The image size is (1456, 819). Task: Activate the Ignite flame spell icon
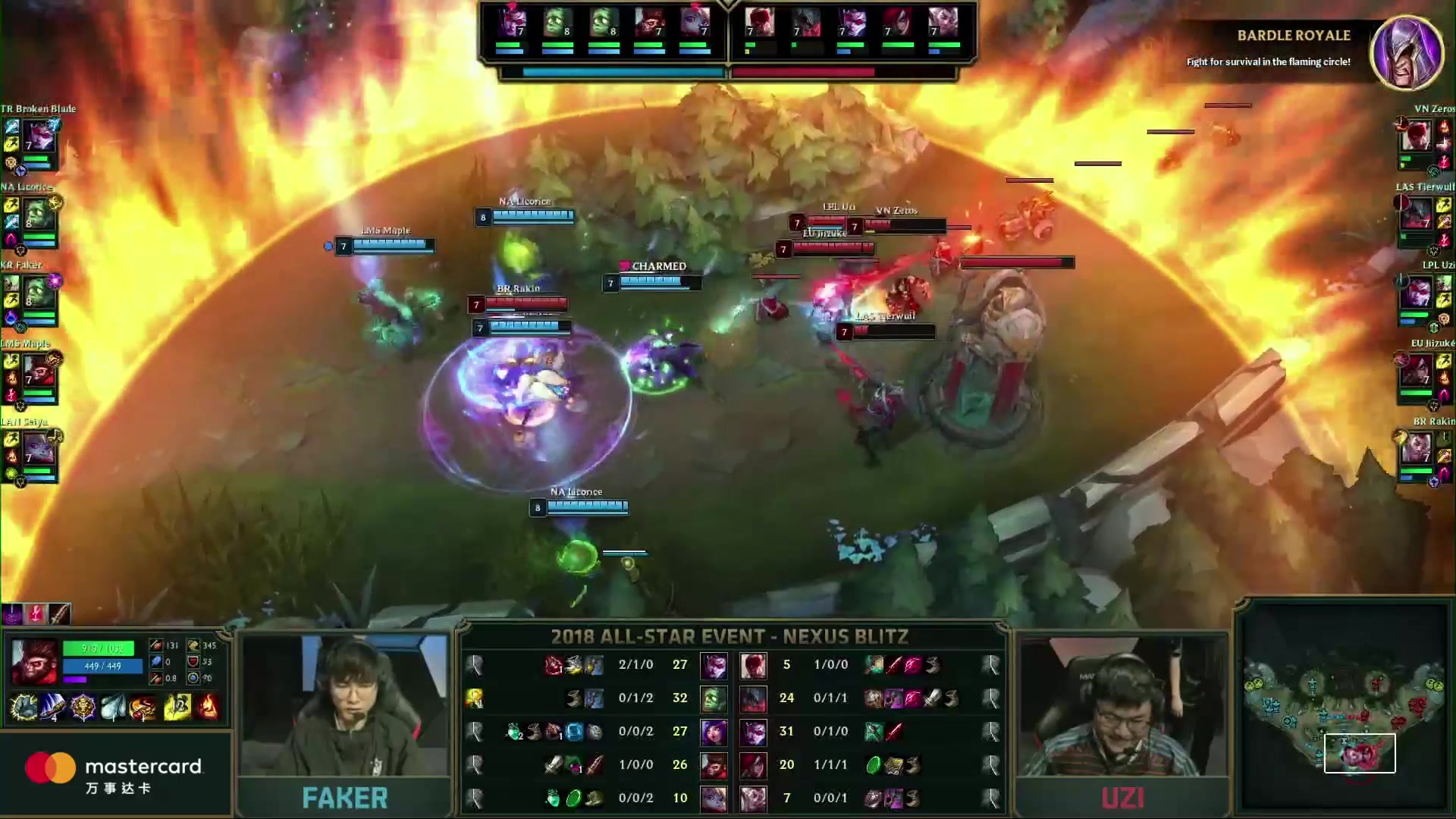tap(209, 707)
